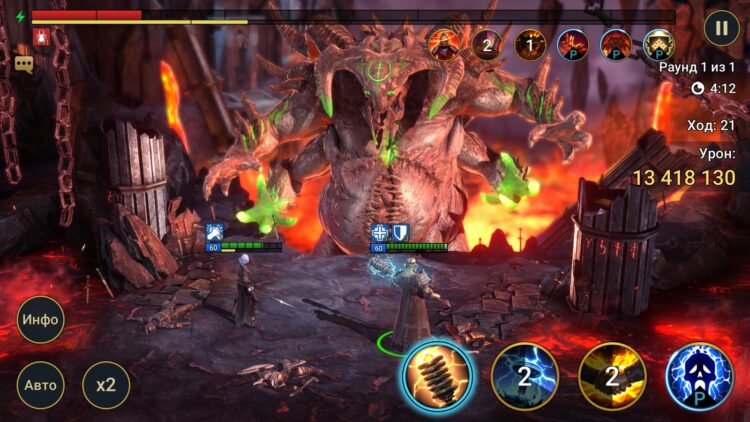Screen dimensions: 750x422
Task: Use the glowing spring coil skill
Action: point(437,375)
